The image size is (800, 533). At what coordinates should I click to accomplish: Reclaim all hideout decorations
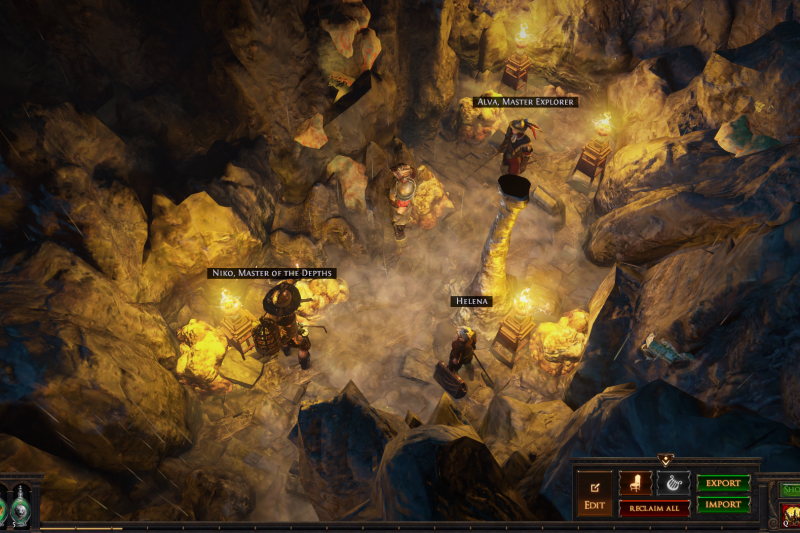pyautogui.click(x=654, y=508)
